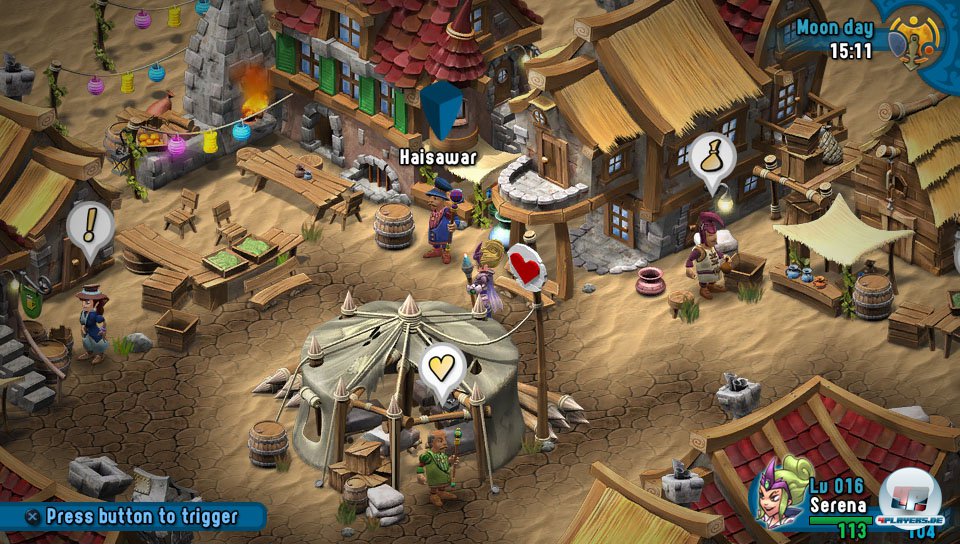Click the yellow heart bubble above the tent

[442, 368]
